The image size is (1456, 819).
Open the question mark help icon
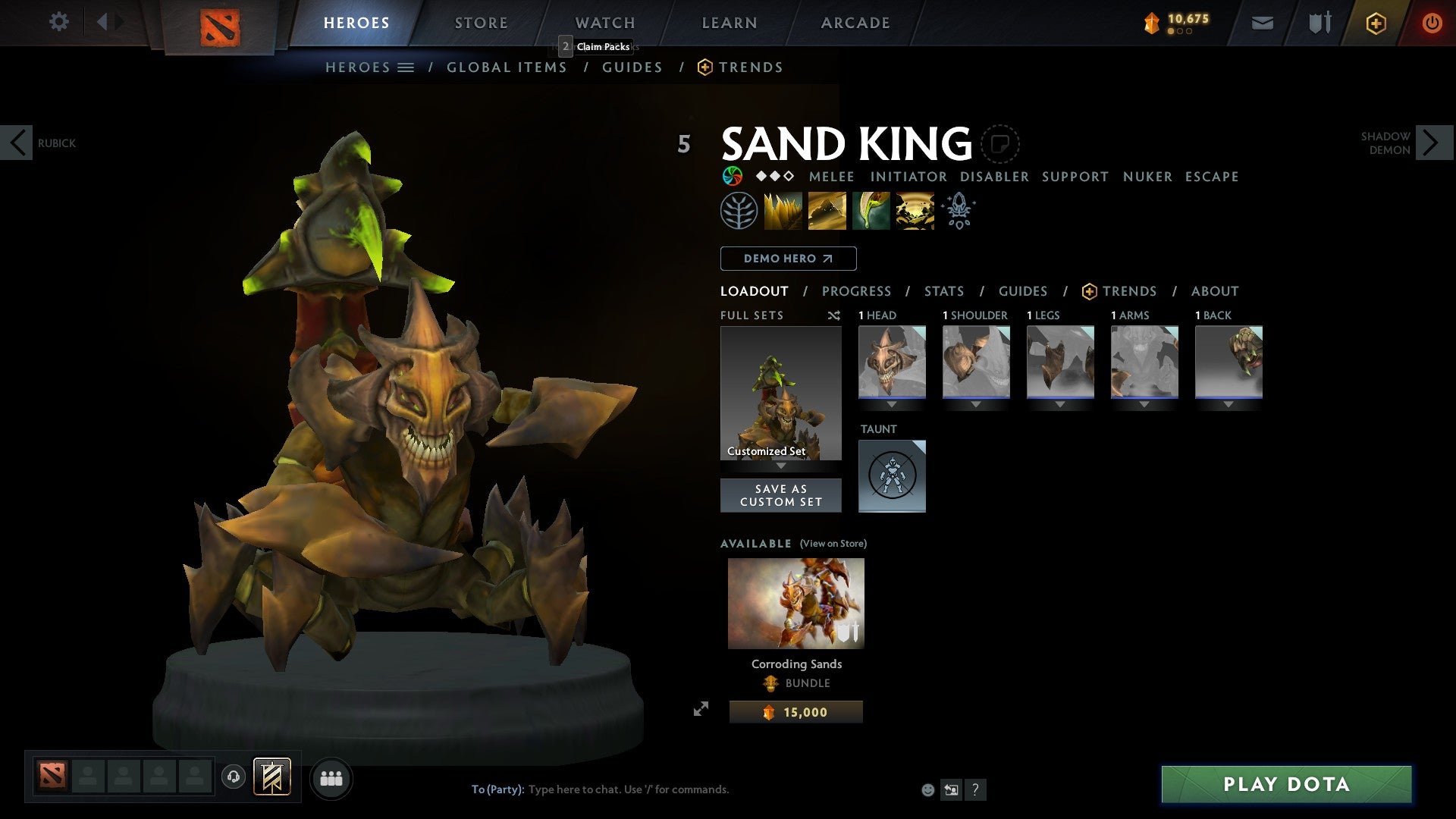975,789
